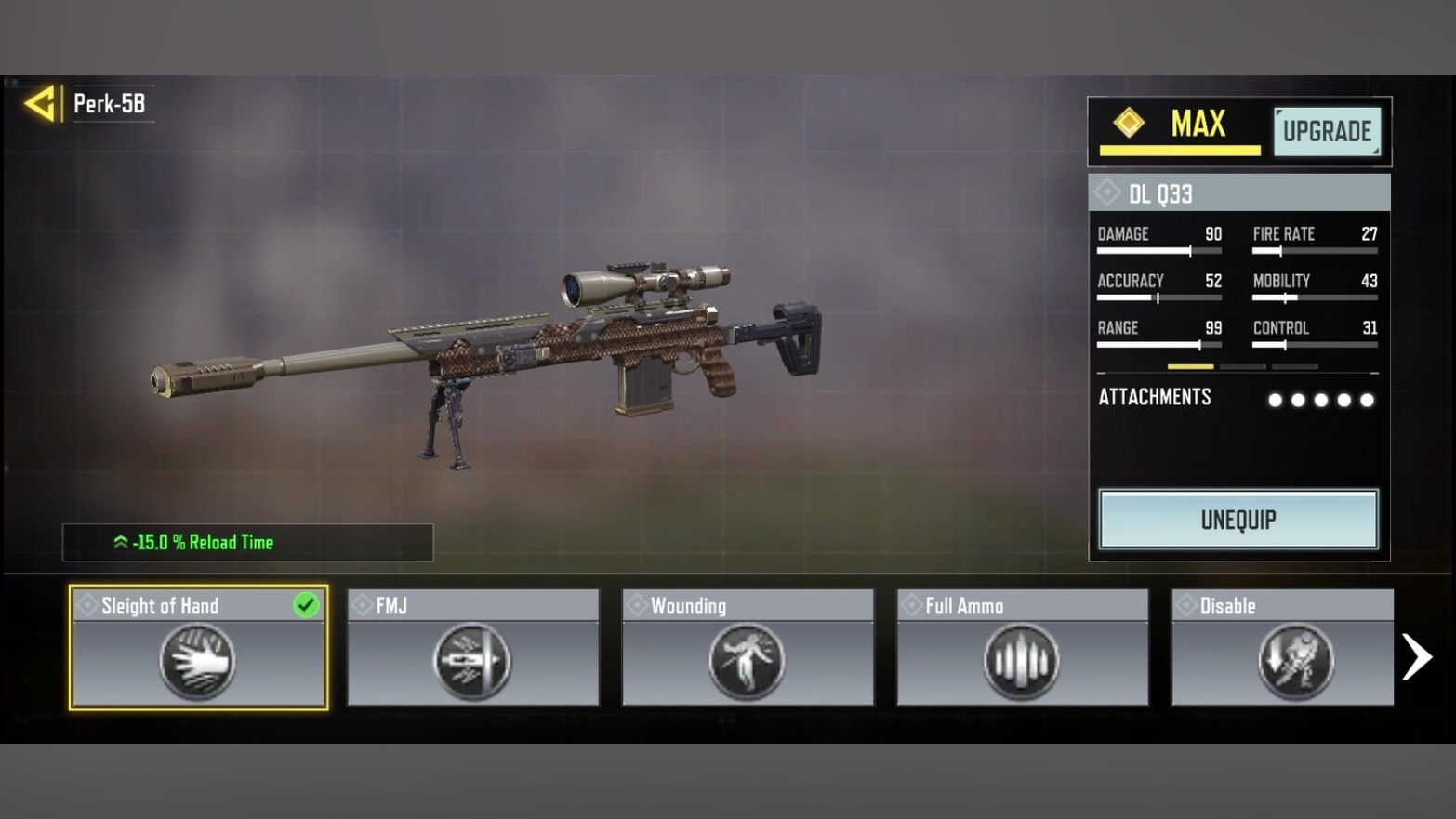Choose the FMJ perk card
The image size is (1456, 819).
point(473,648)
